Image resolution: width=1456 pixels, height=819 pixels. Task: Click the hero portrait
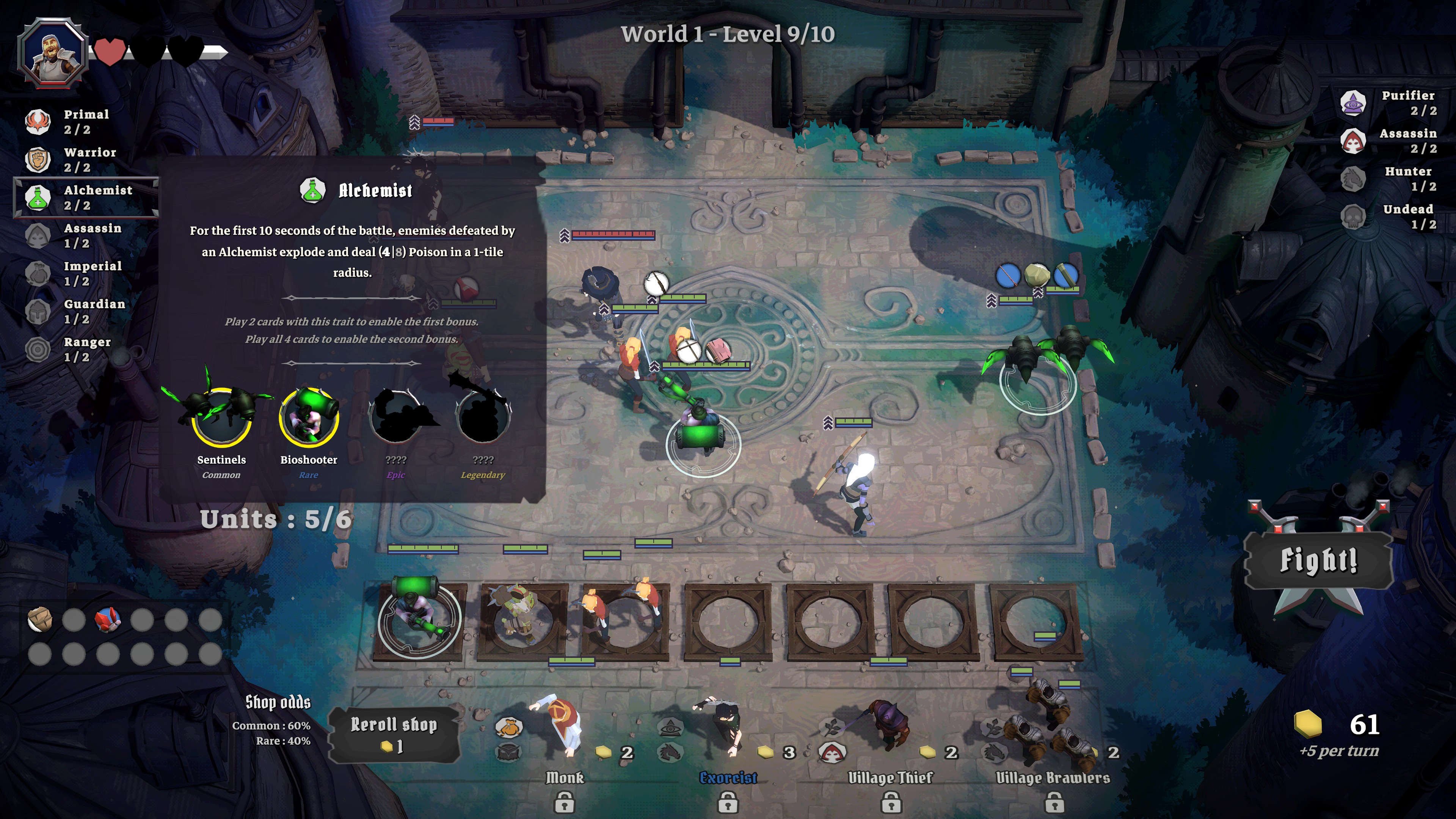tap(53, 53)
